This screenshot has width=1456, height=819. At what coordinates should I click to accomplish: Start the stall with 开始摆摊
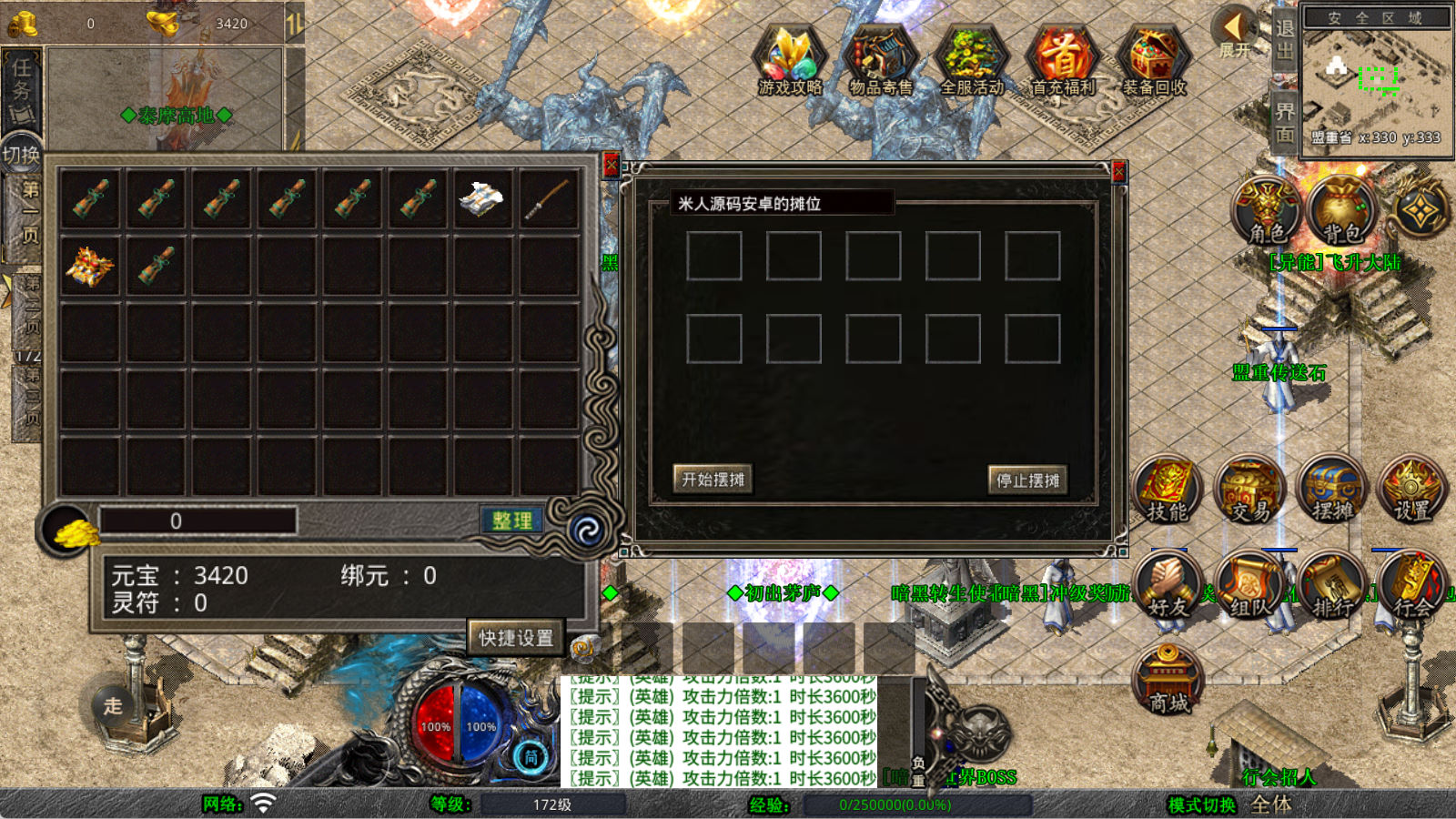point(713,479)
